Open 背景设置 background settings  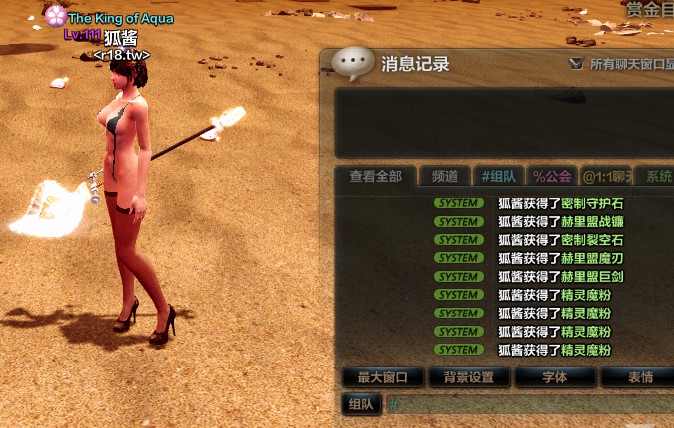469,377
